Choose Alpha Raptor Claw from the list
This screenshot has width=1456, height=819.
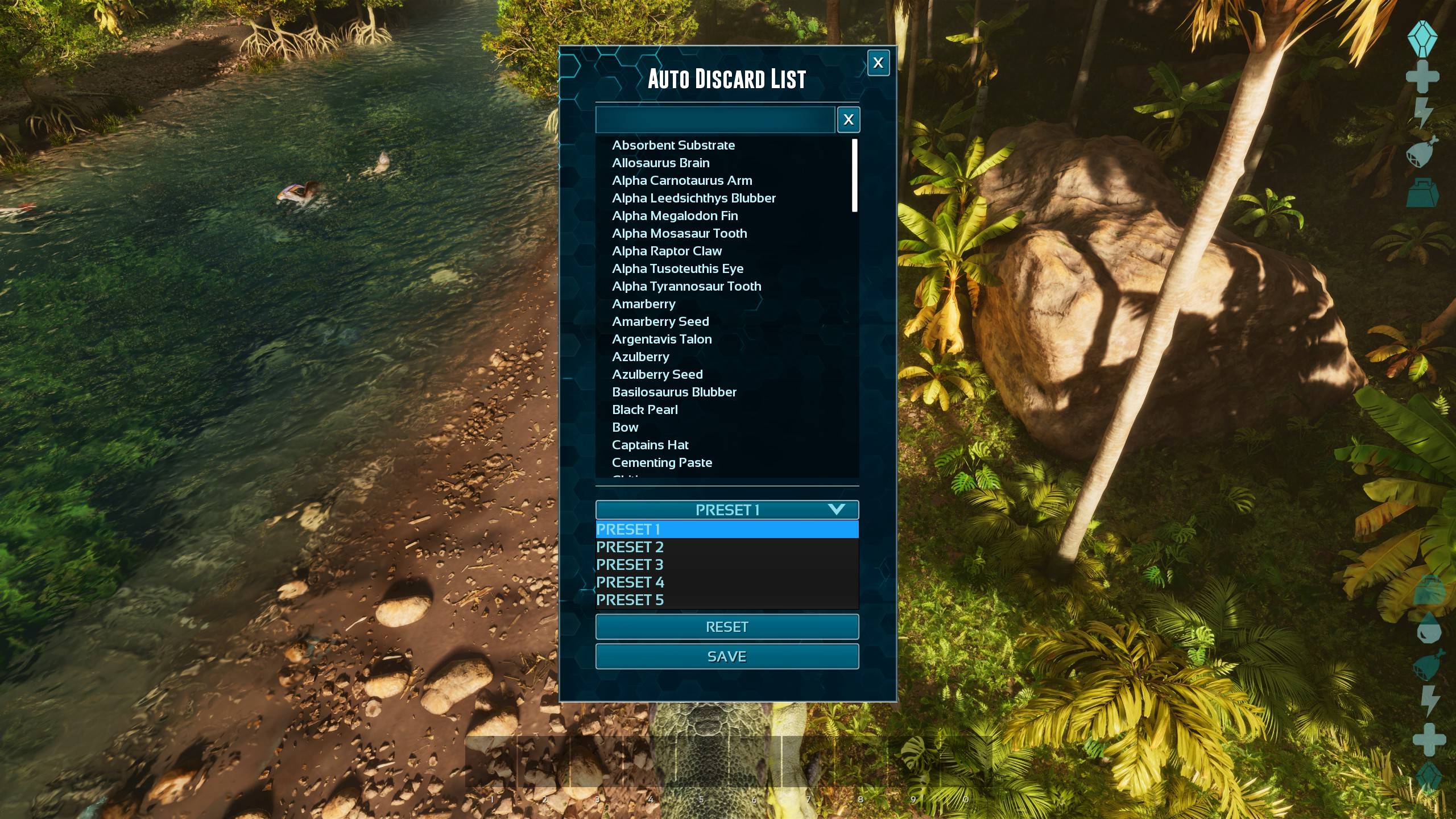tap(667, 251)
